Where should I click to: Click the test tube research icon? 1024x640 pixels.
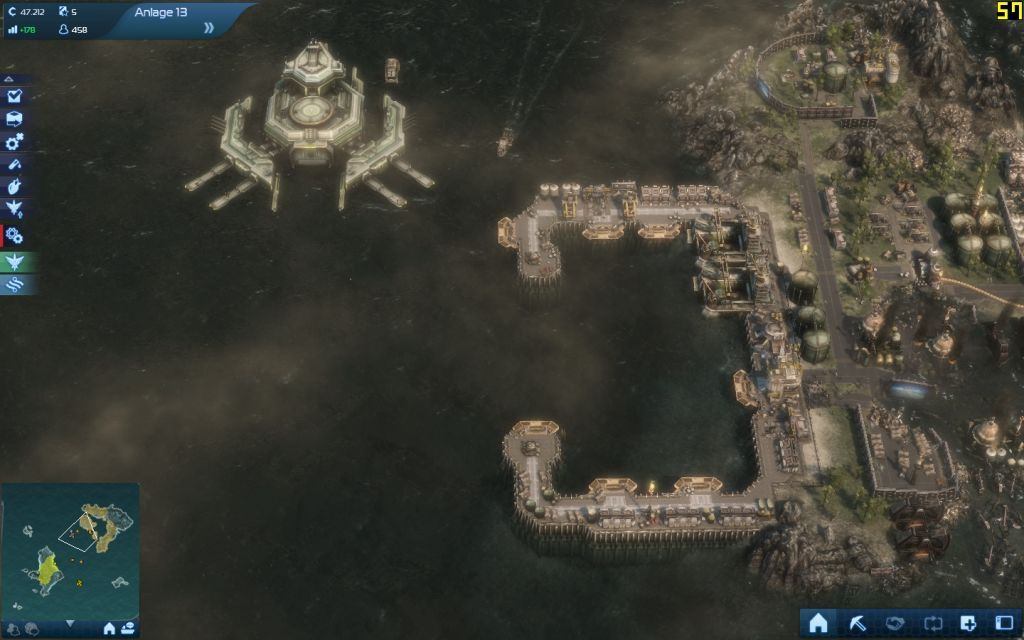point(15,164)
